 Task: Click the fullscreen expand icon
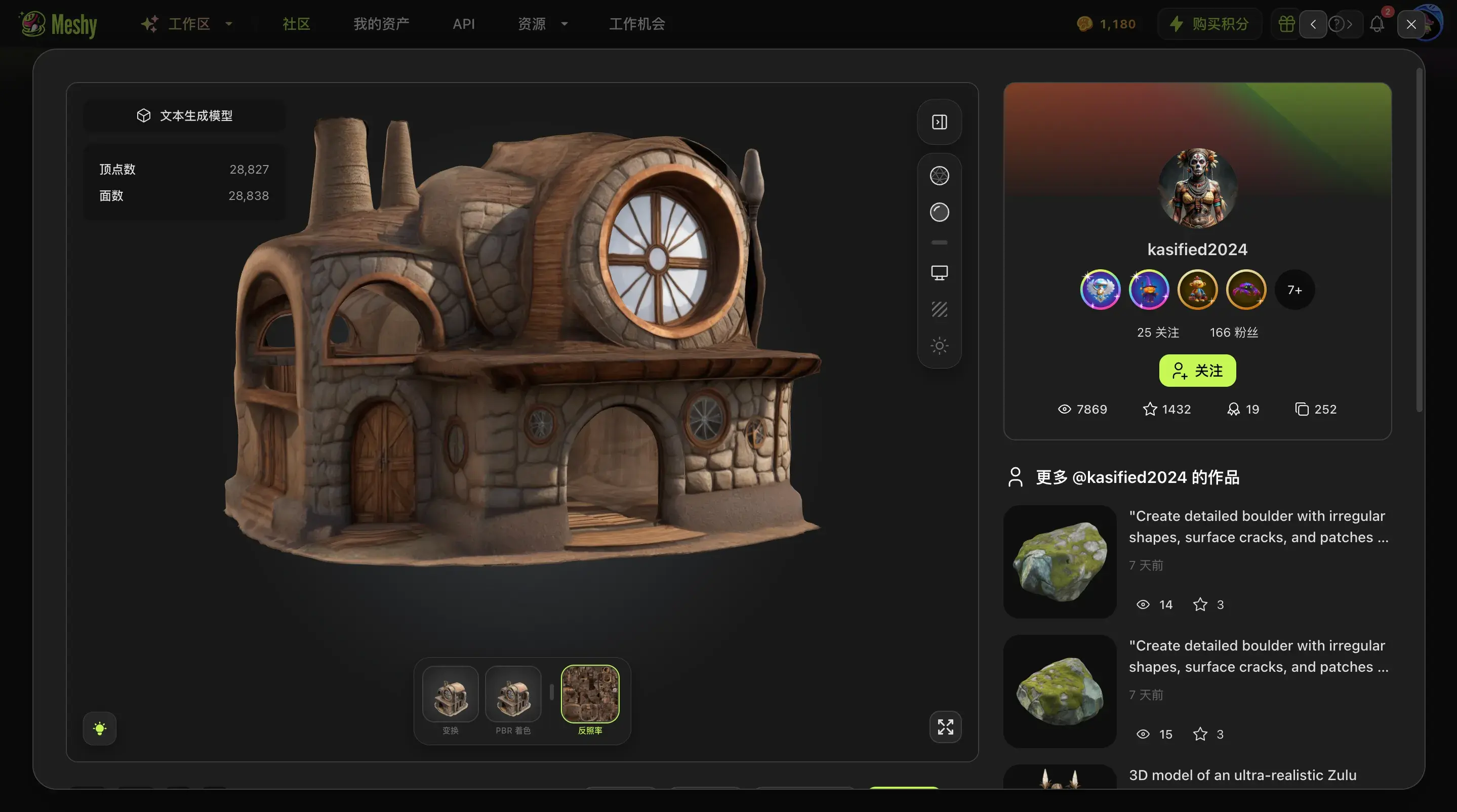pos(945,727)
